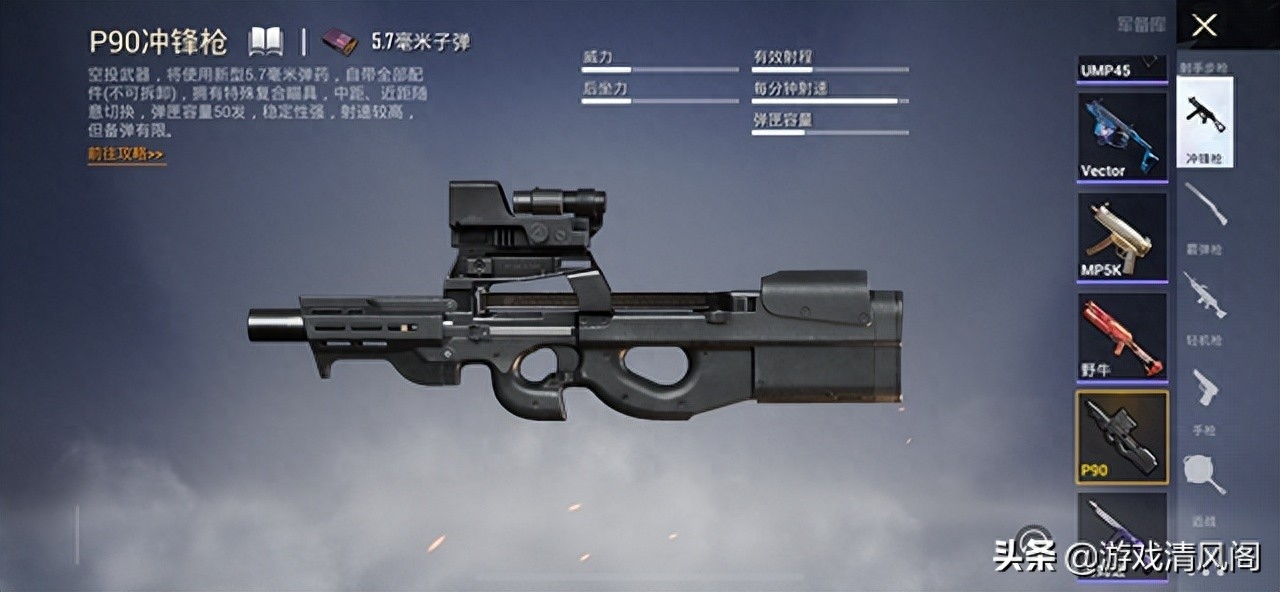Open the 近战 melee category with pan icon
Screen dimensions: 1280x592
pos(1204,487)
